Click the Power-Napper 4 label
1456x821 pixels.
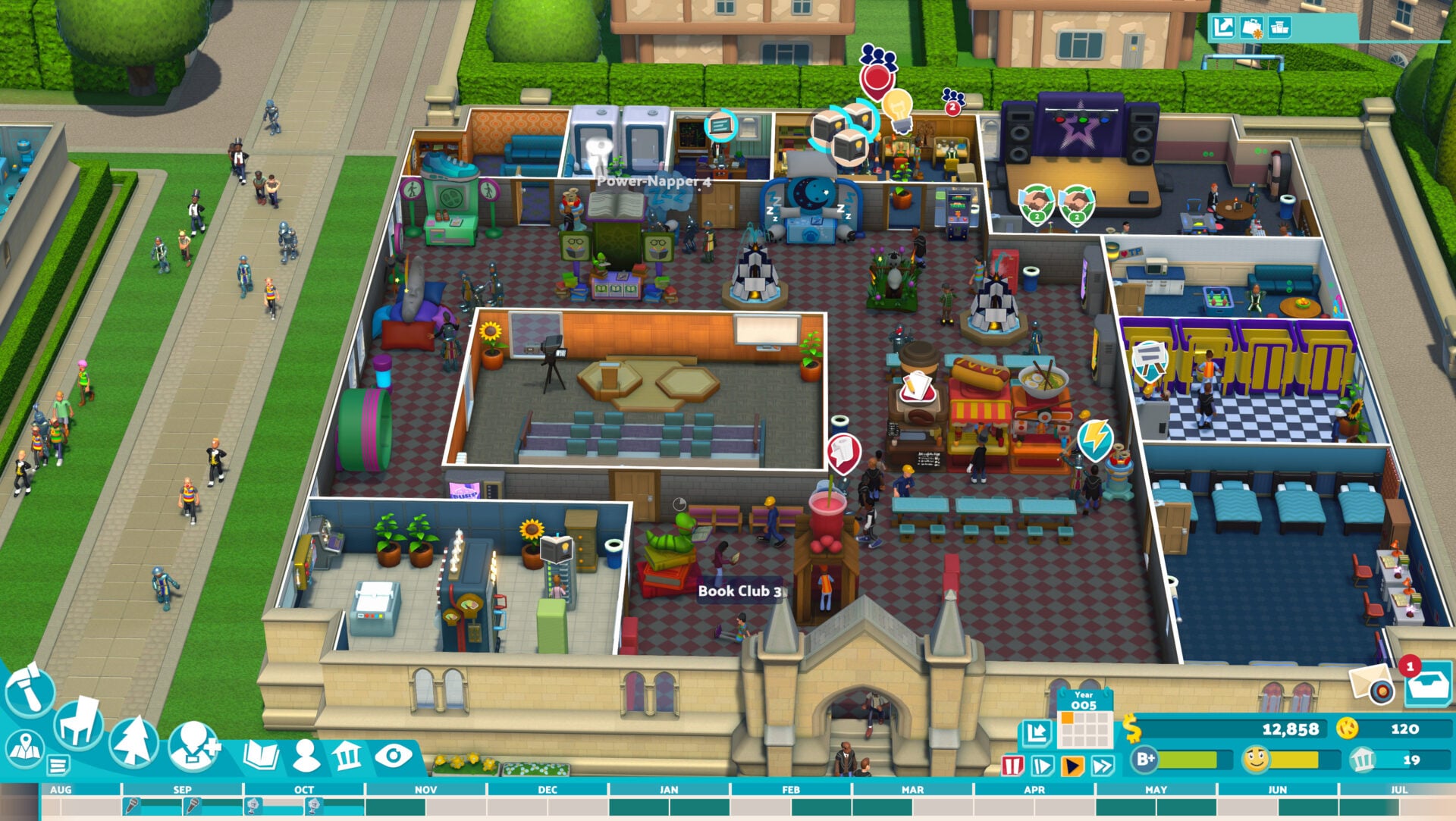click(654, 183)
